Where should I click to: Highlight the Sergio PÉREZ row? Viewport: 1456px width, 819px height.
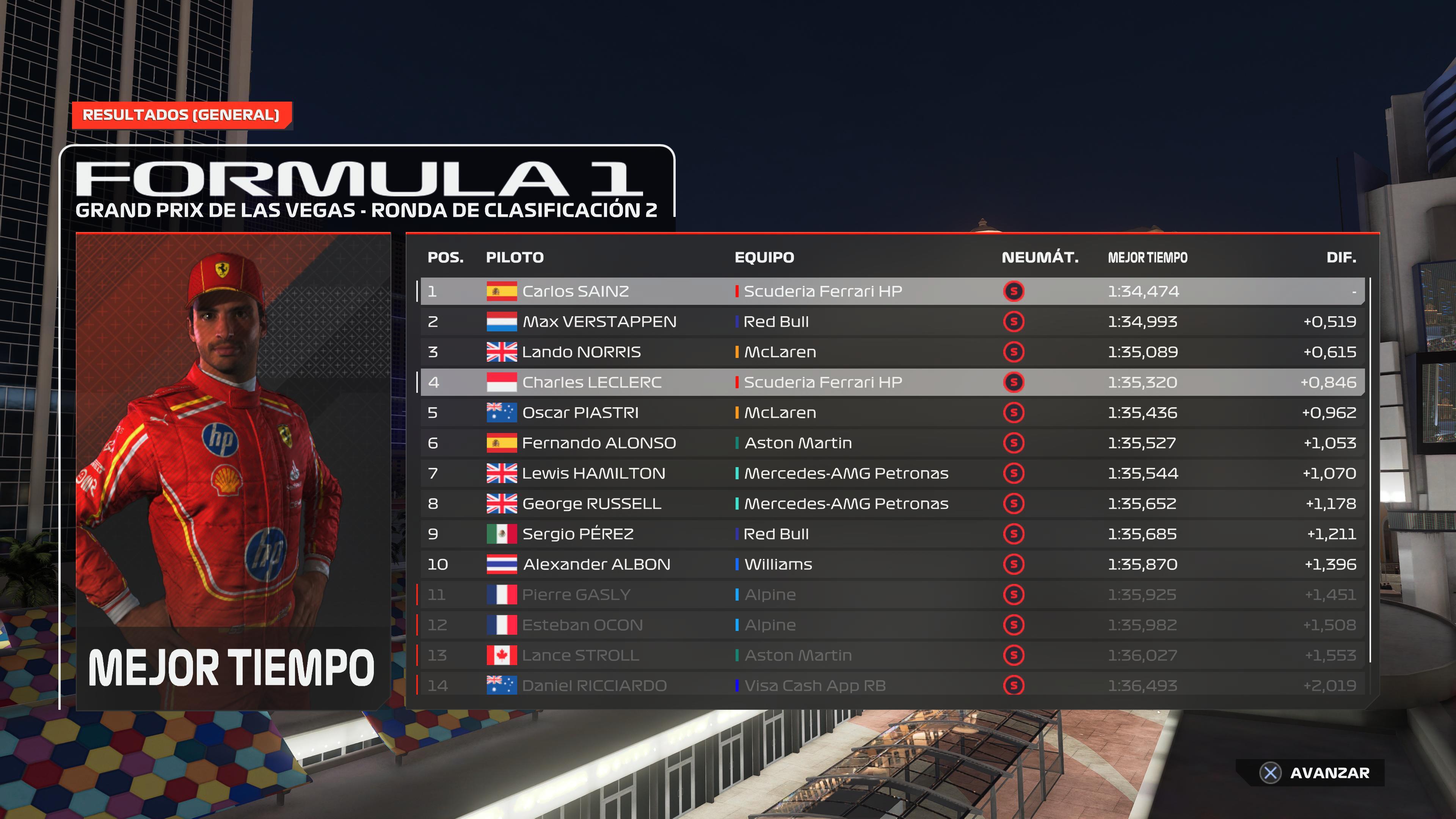(x=892, y=534)
